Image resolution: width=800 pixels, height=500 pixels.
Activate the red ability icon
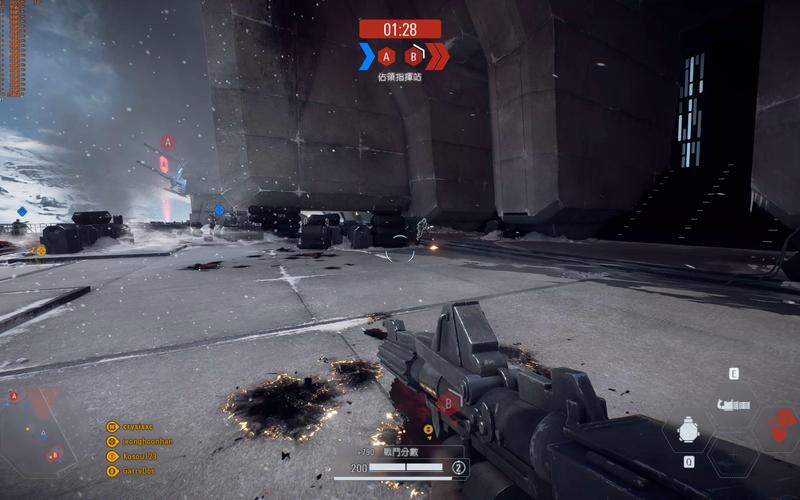[x=780, y=423]
